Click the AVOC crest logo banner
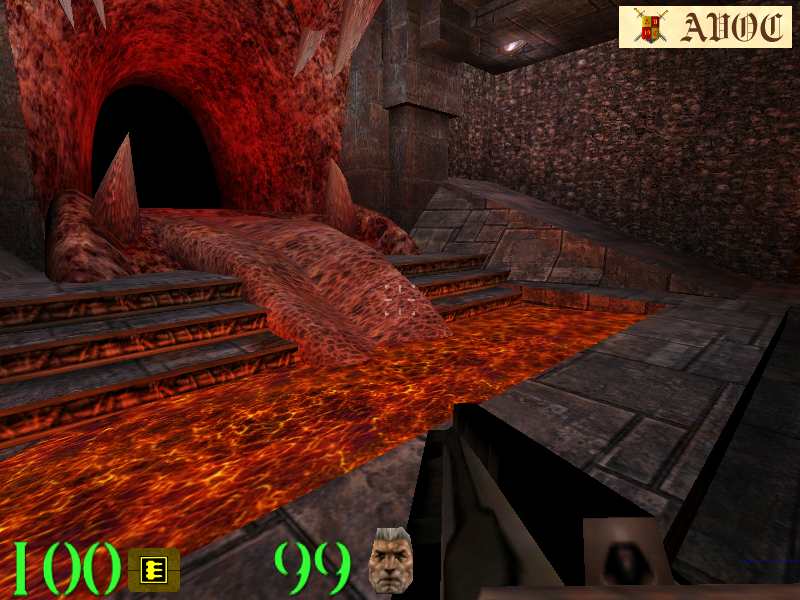 pyautogui.click(x=705, y=27)
